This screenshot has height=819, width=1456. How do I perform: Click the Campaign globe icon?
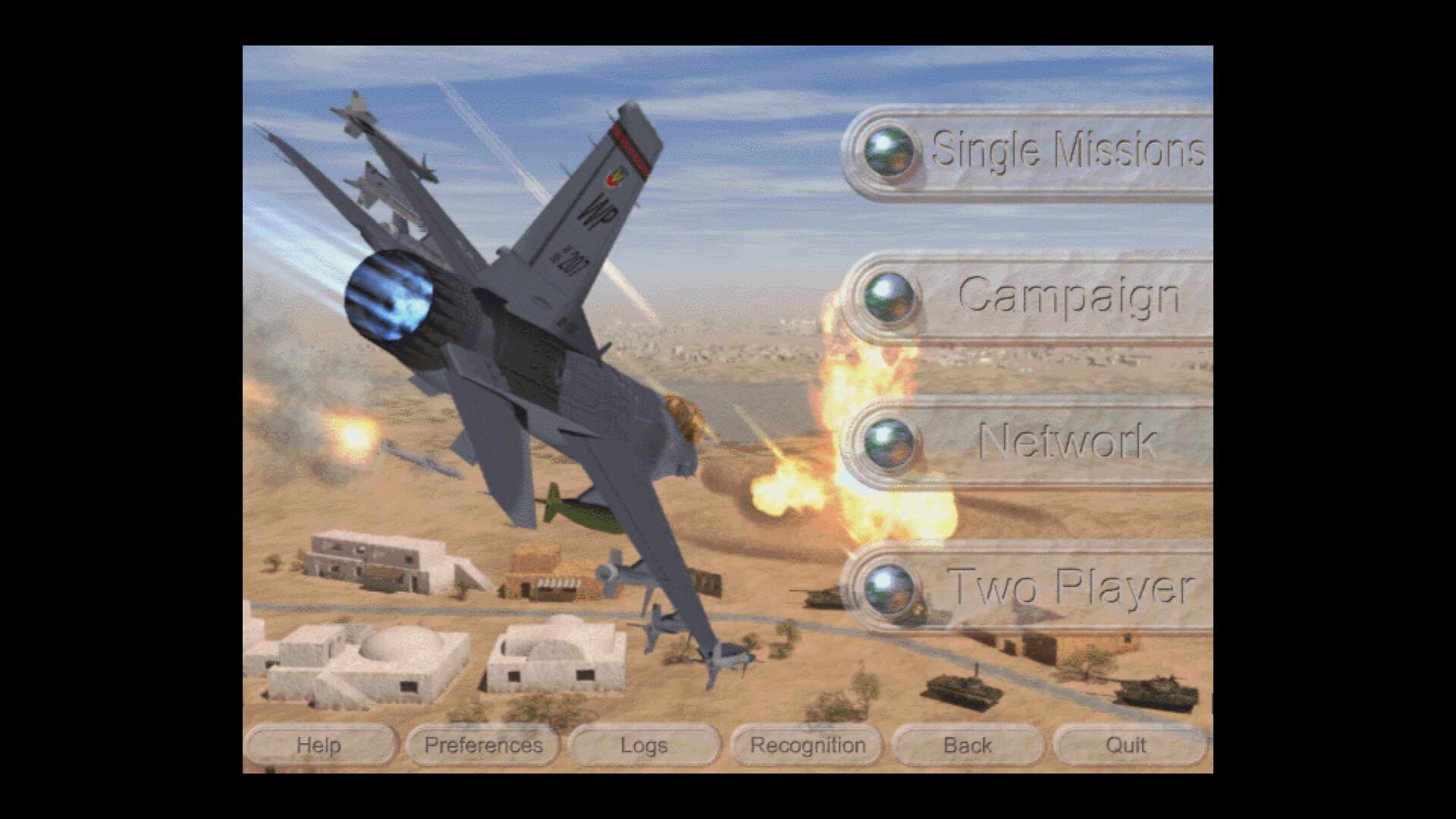click(891, 299)
